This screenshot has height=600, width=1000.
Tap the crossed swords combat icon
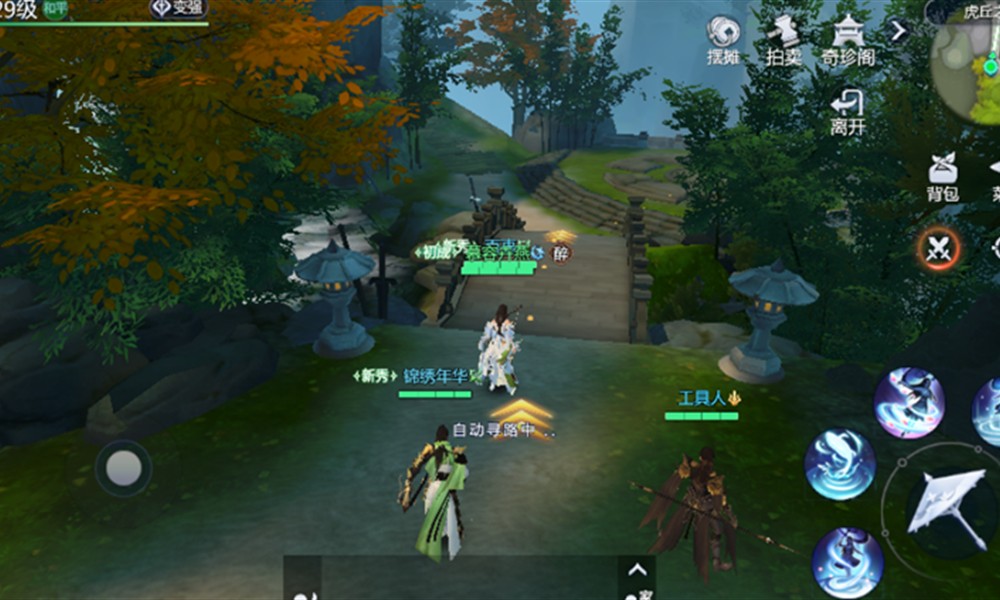coord(938,249)
